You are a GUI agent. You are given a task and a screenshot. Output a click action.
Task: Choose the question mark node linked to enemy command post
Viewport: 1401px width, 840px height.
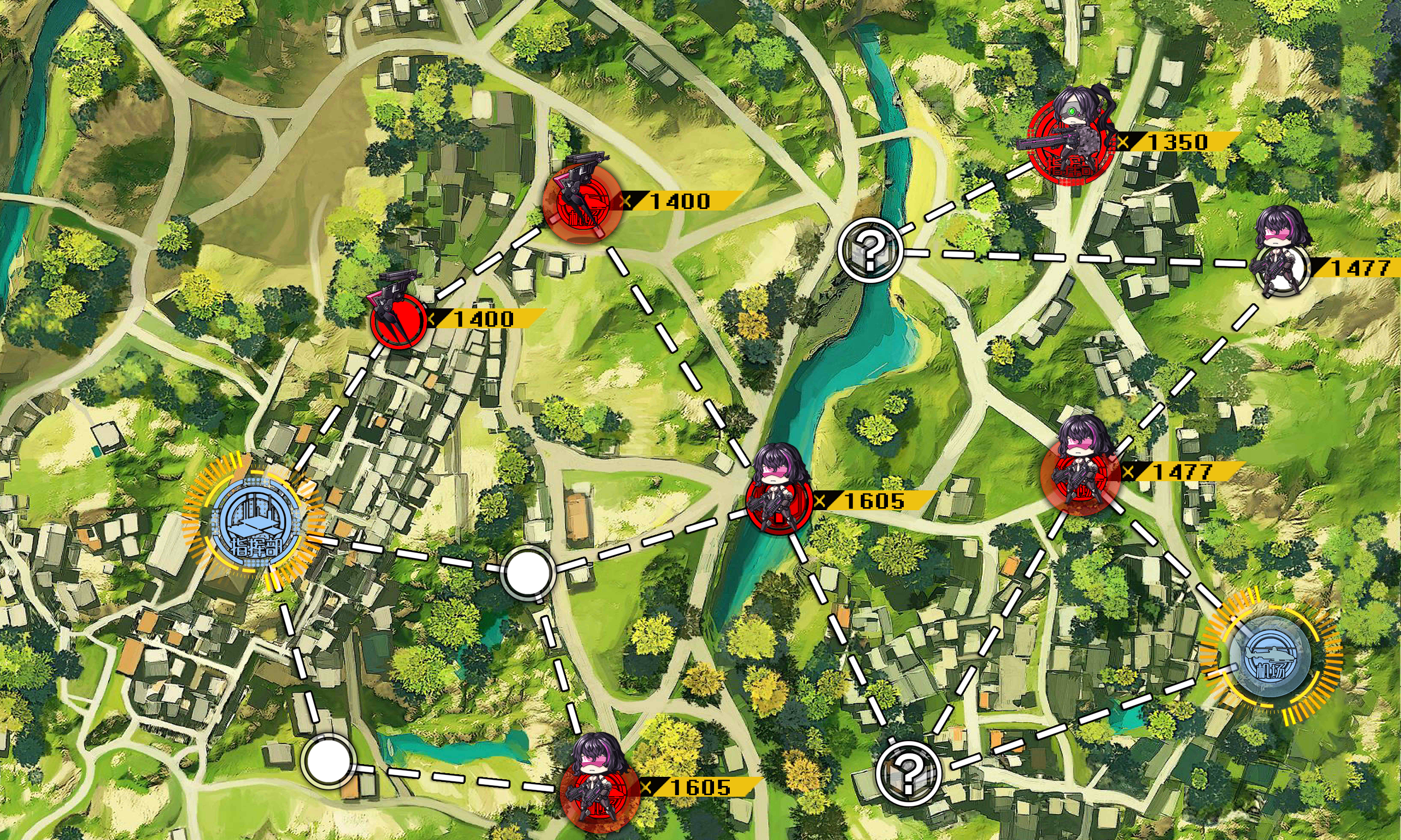pyautogui.click(x=871, y=250)
